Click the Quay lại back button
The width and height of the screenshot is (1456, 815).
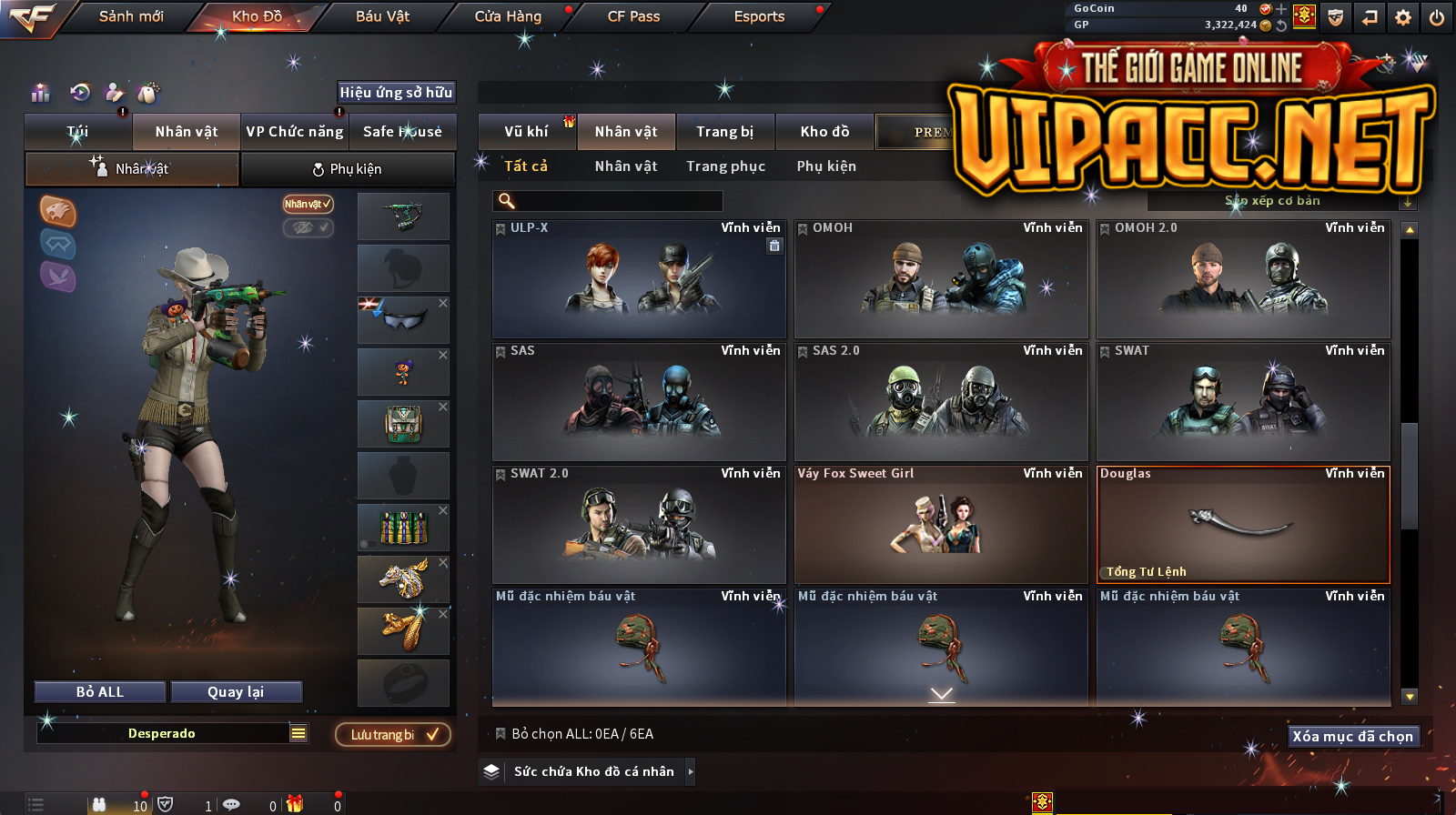236,692
